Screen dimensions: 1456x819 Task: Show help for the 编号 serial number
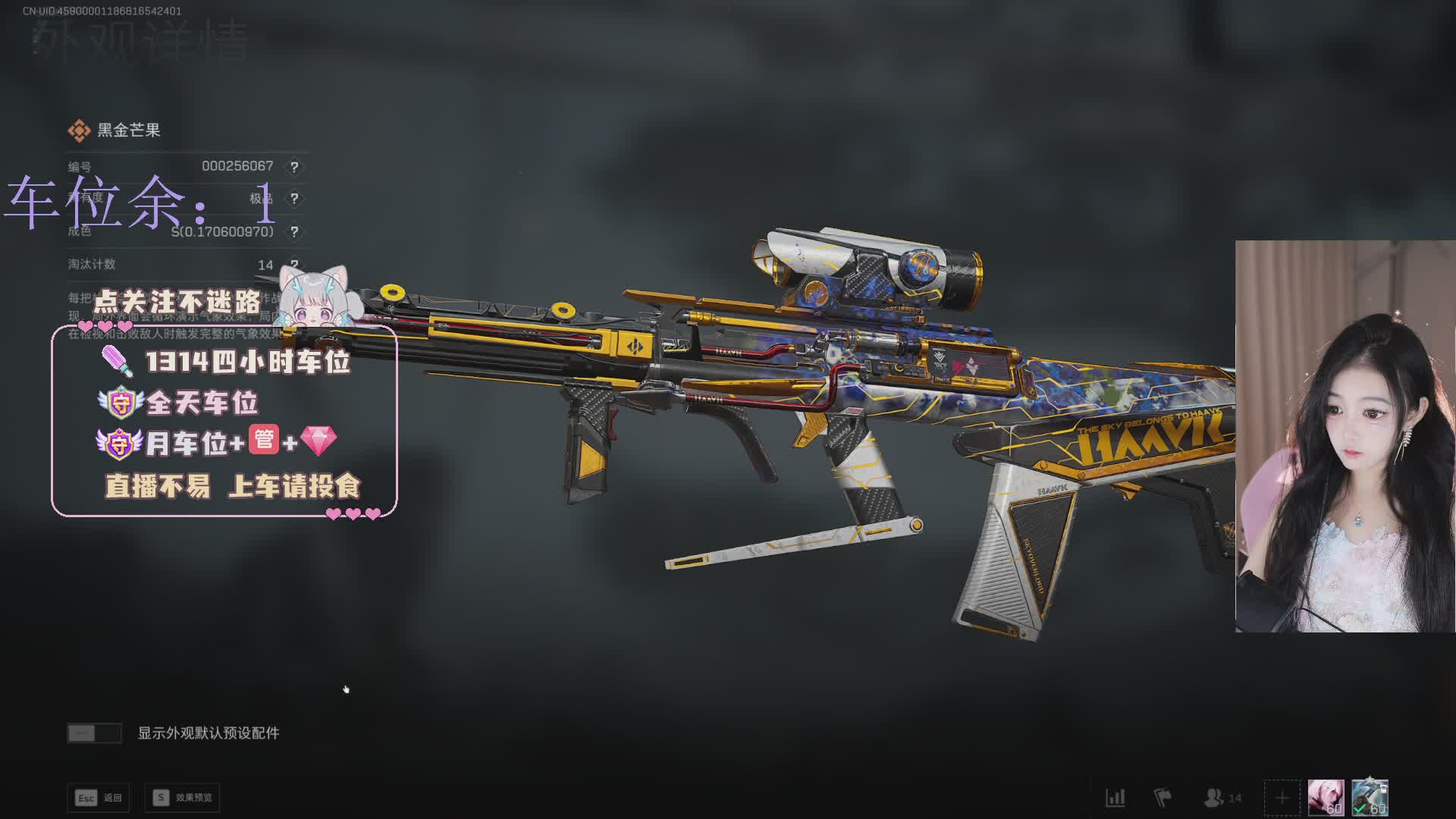click(x=294, y=167)
